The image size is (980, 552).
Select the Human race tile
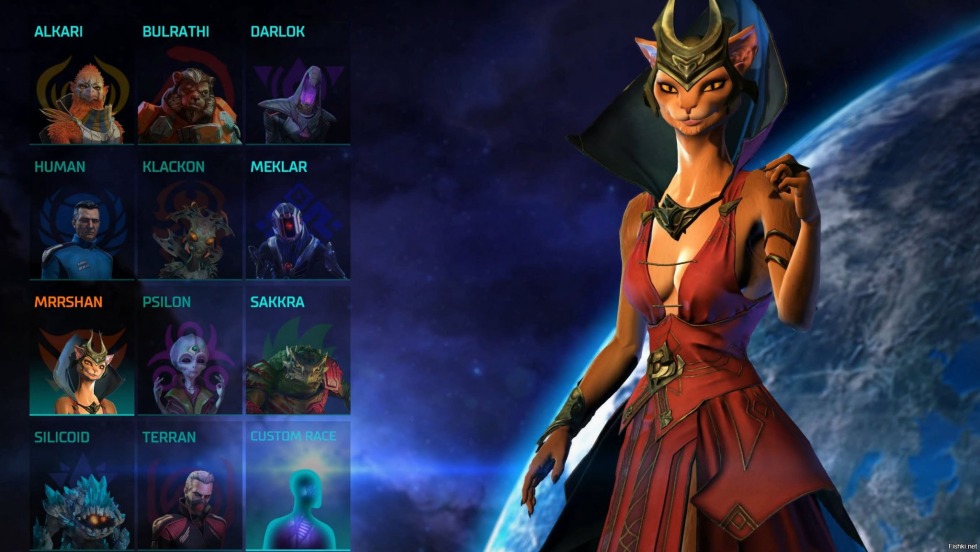click(80, 232)
